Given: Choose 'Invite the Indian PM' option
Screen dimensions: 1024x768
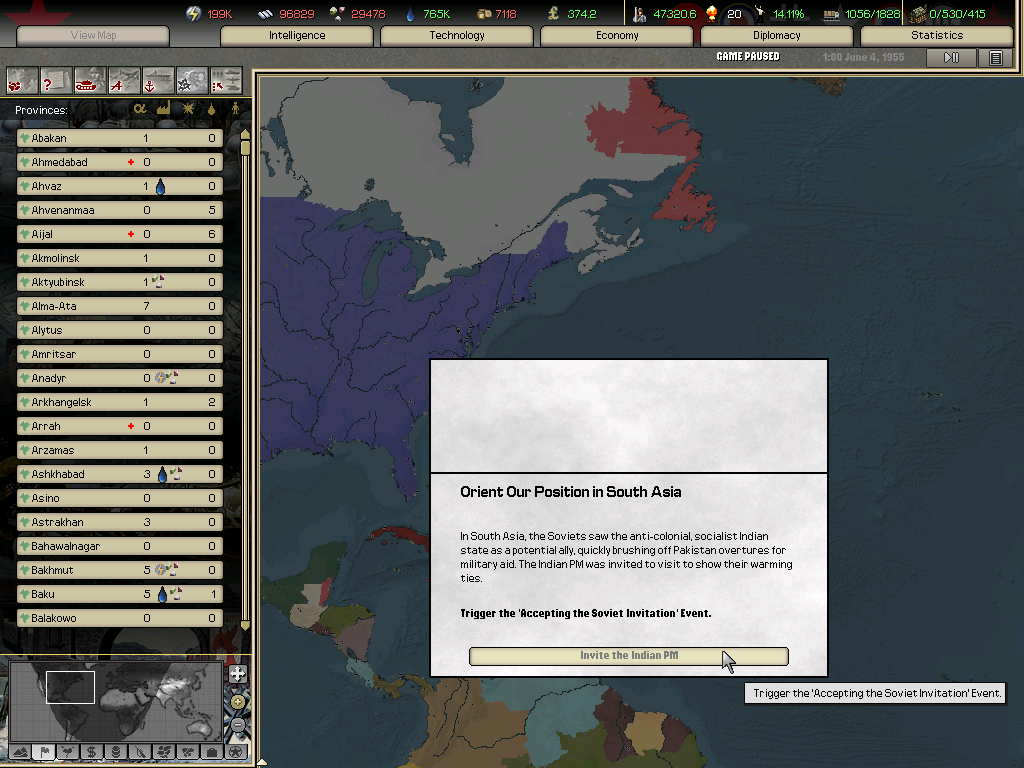Looking at the screenshot, I should pos(628,656).
